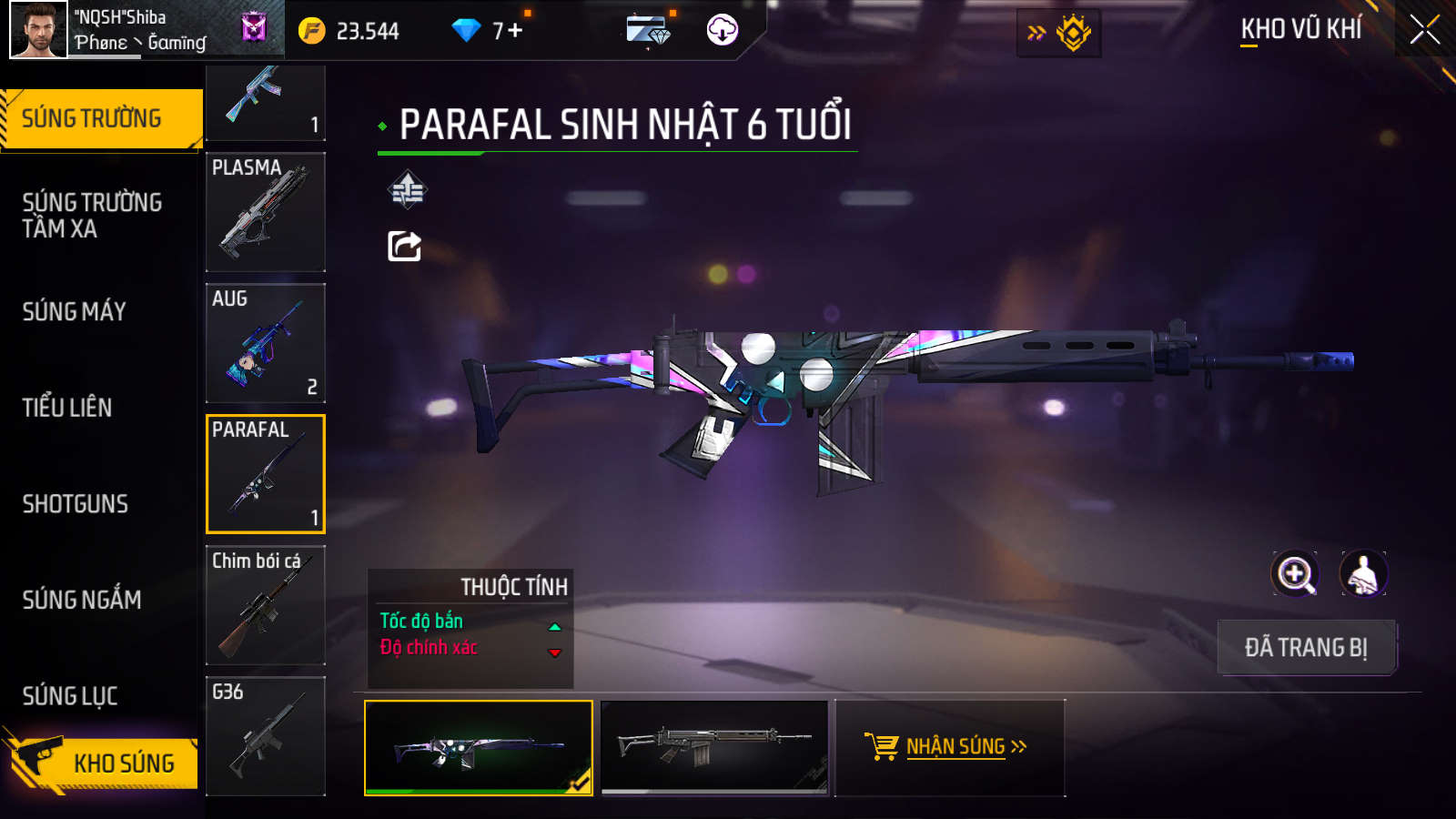Screen dimensions: 1456x819
Task: Open the player profile avatar
Action: coord(38,30)
